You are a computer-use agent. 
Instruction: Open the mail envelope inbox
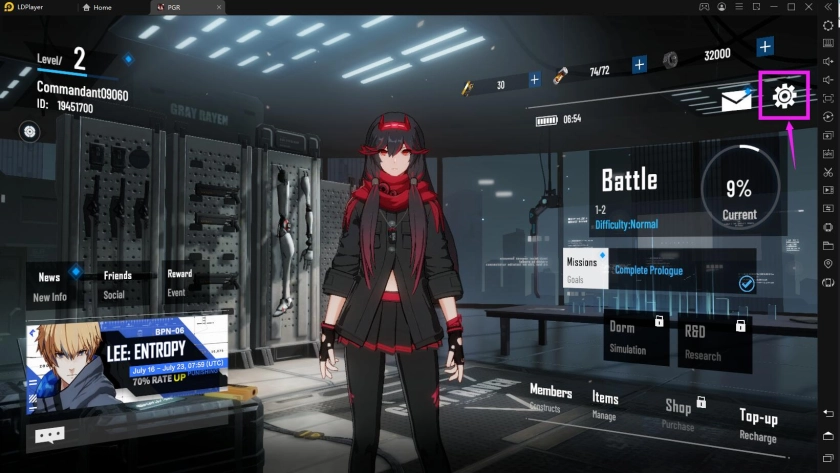coord(736,100)
